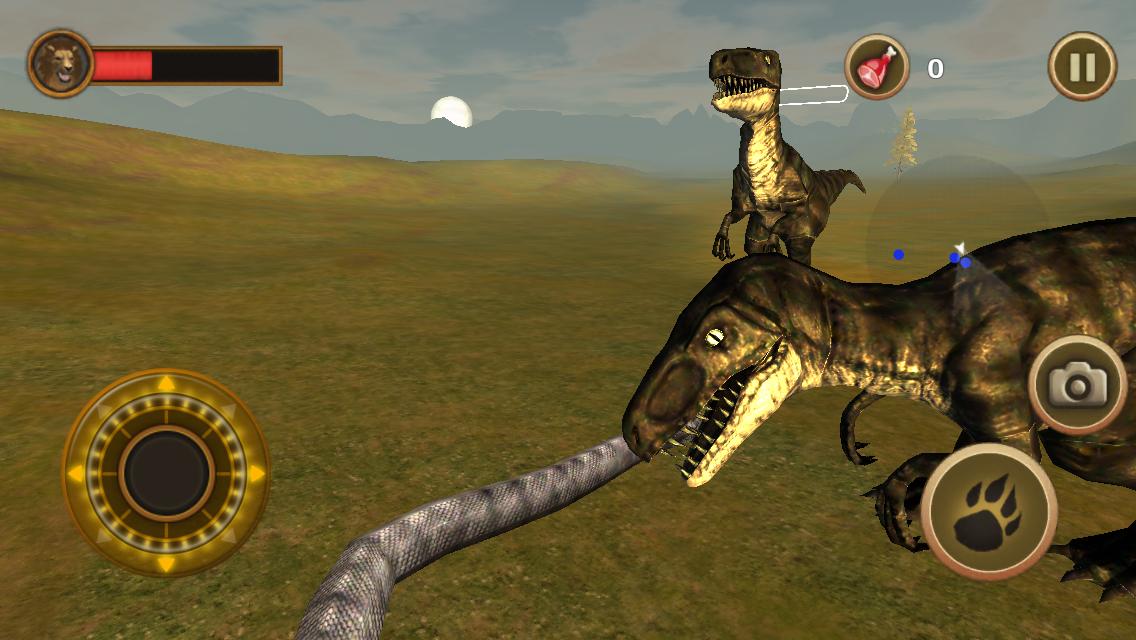Pause the game with the pause button
Image resolution: width=1136 pixels, height=640 pixels.
coord(1081,67)
